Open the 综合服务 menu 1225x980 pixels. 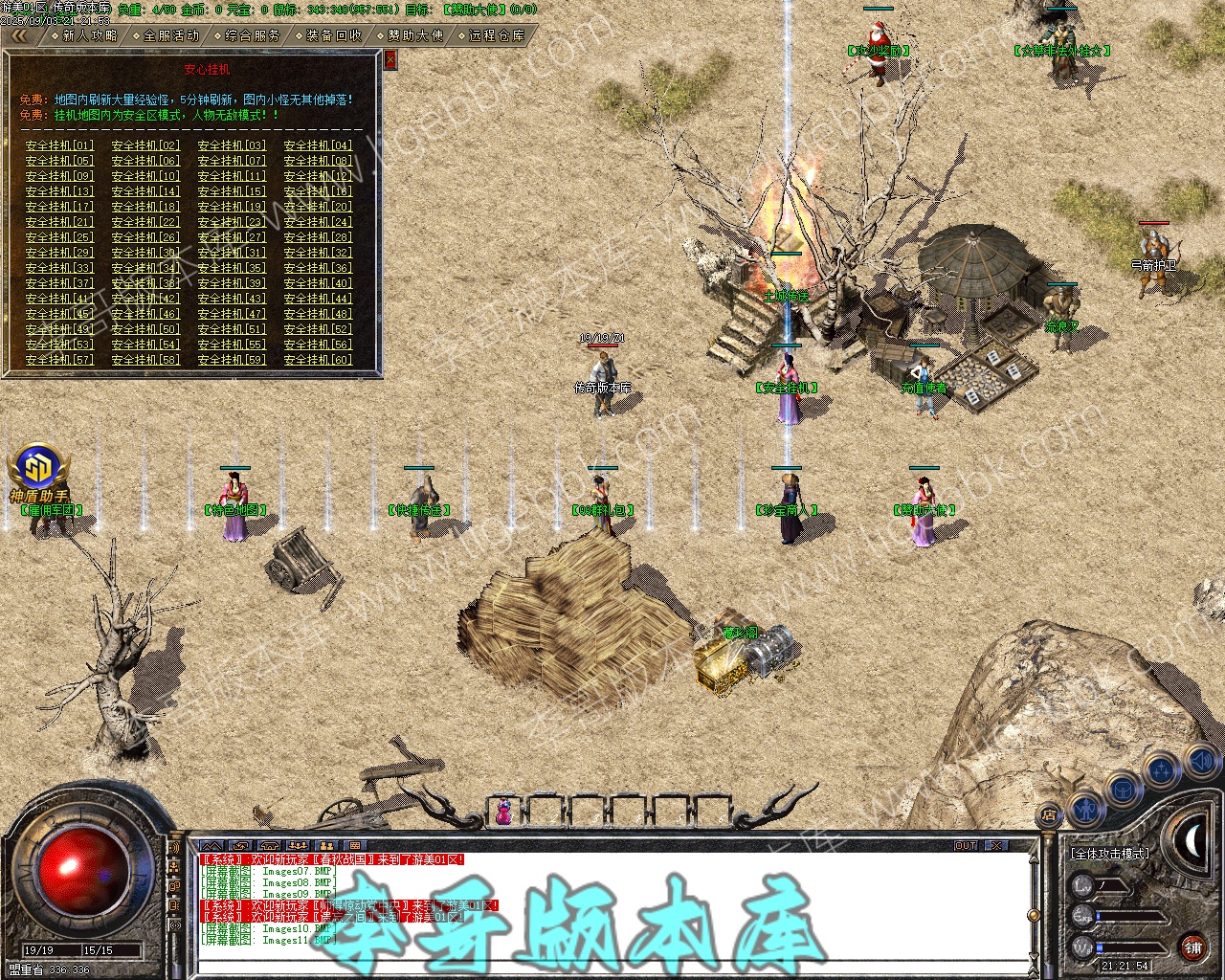click(253, 35)
